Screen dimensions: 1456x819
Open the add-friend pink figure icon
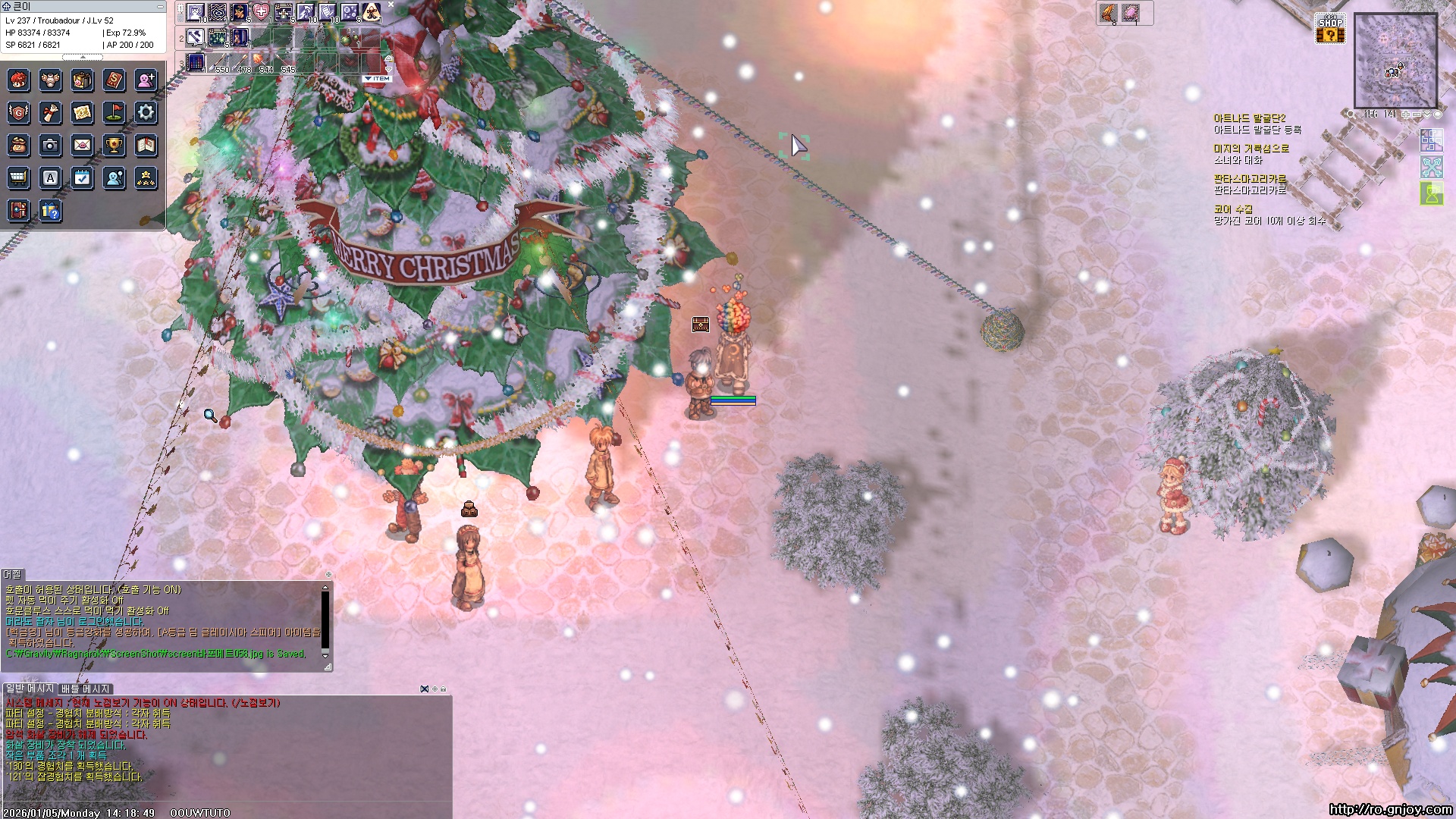pyautogui.click(x=146, y=80)
